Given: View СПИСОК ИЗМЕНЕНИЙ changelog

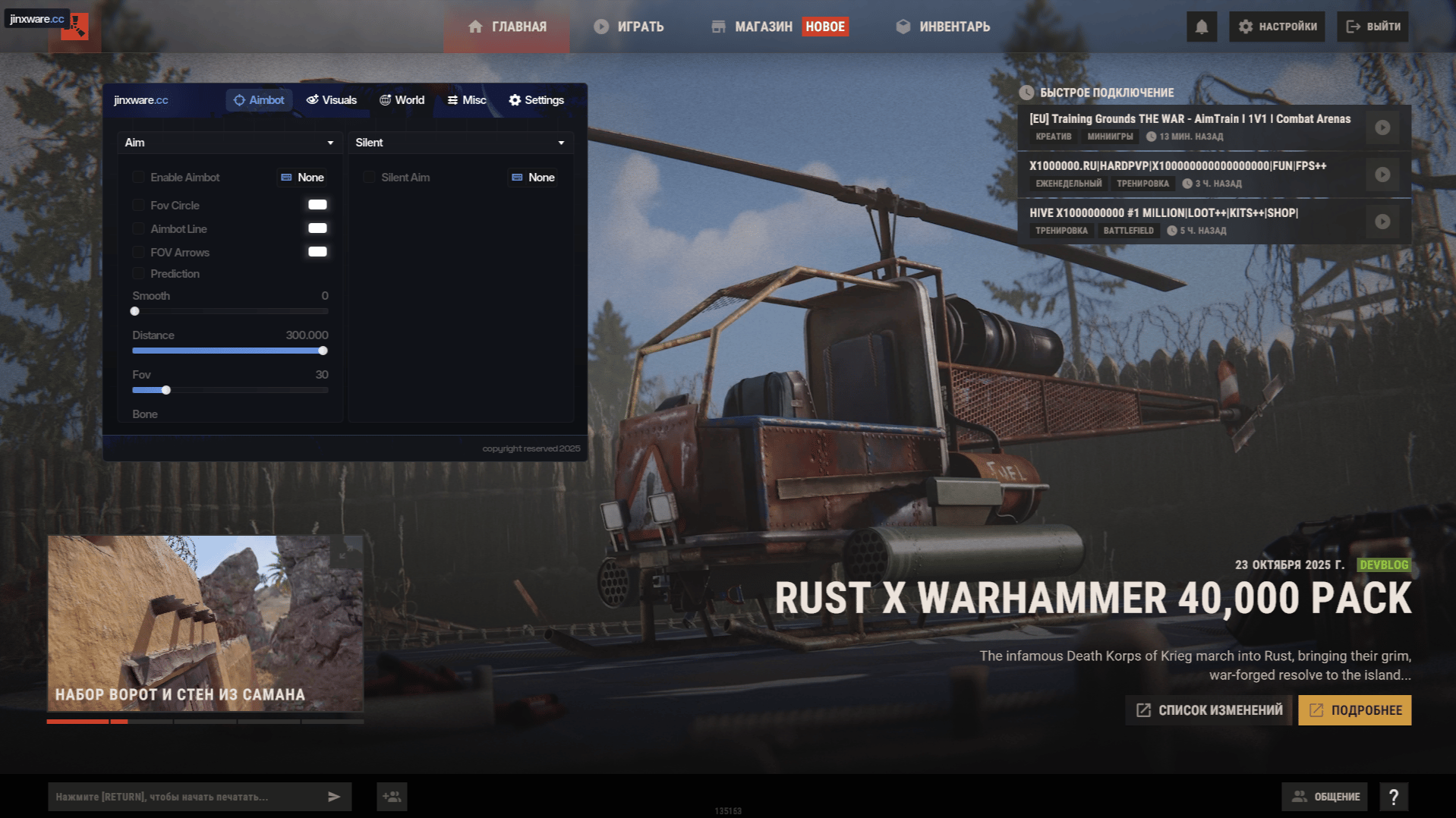Looking at the screenshot, I should click(x=1209, y=710).
